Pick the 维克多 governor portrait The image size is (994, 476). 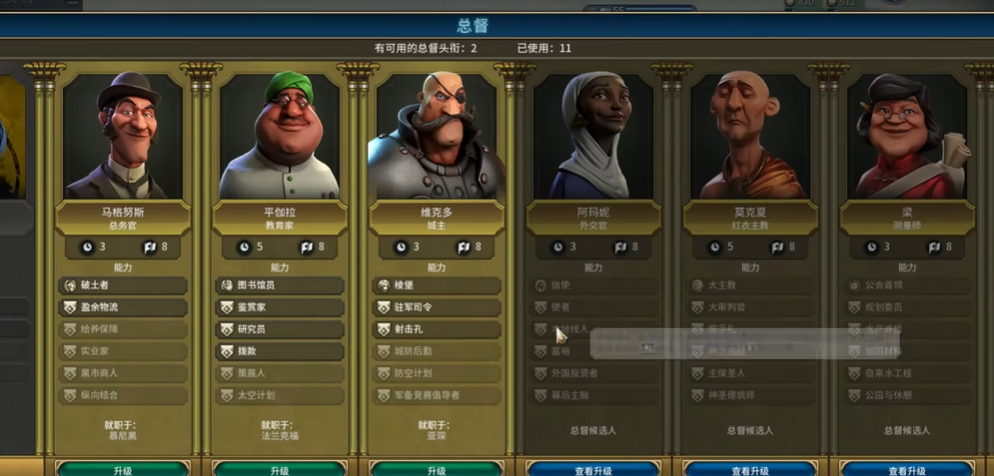pyautogui.click(x=437, y=135)
